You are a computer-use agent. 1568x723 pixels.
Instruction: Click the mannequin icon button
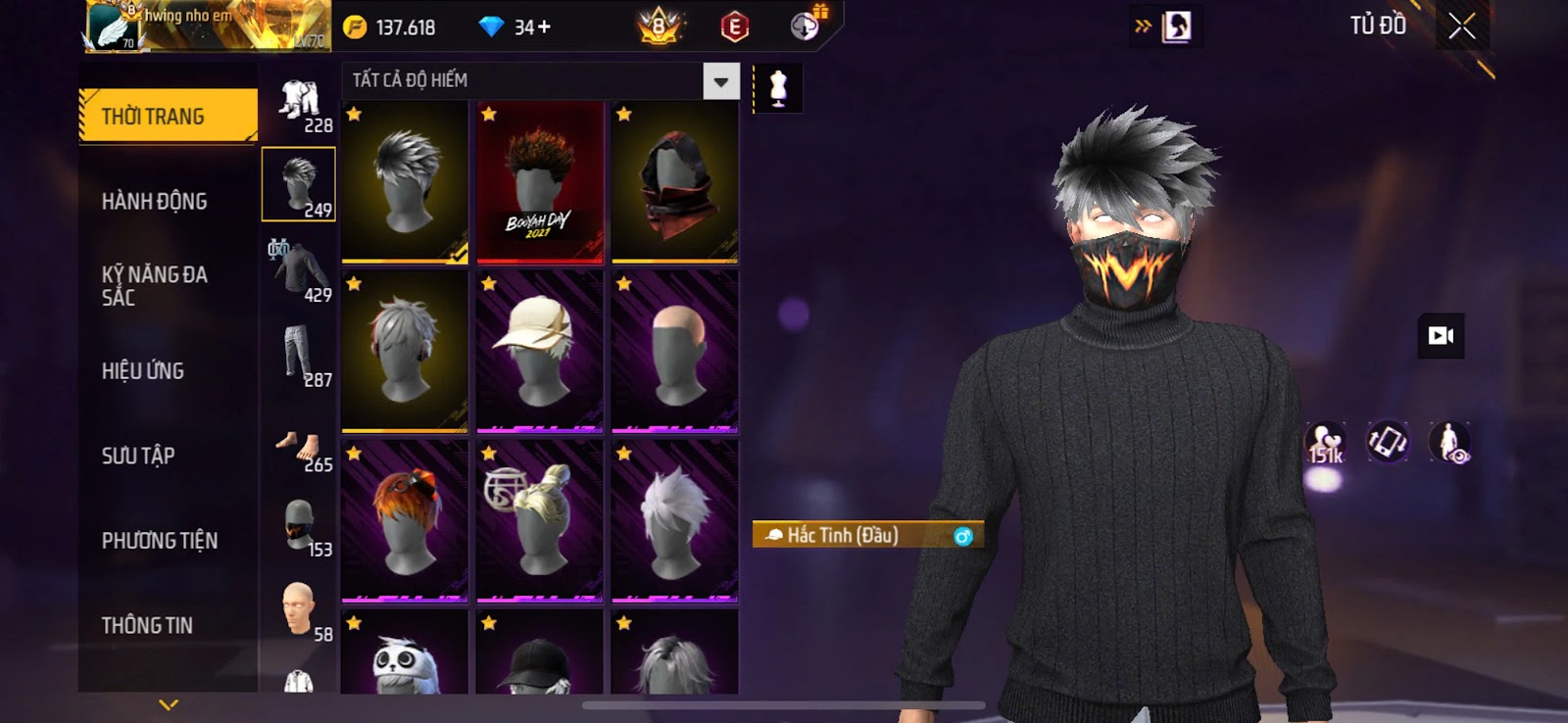778,88
